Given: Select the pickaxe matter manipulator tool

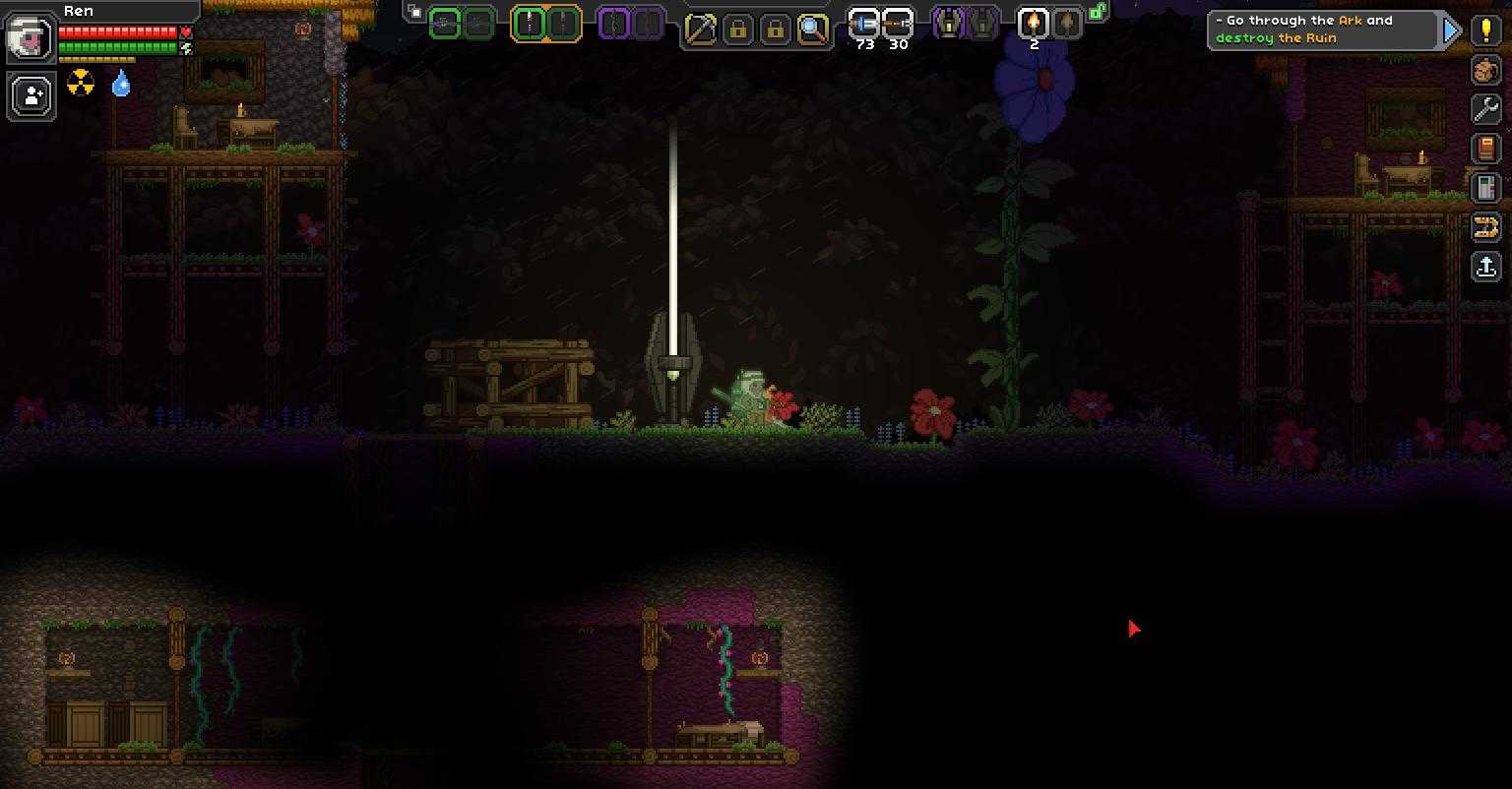Looking at the screenshot, I should click(x=700, y=29).
